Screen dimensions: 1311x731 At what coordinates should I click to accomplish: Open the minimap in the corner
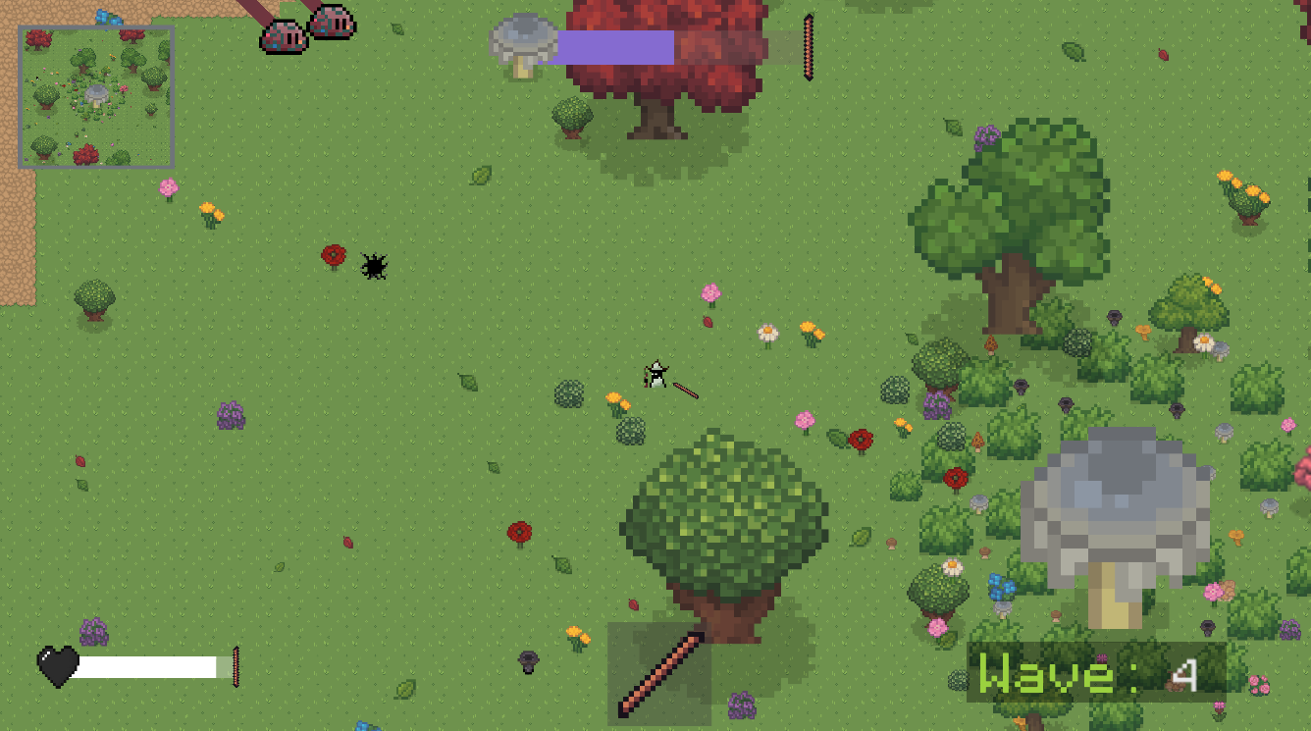[97, 94]
